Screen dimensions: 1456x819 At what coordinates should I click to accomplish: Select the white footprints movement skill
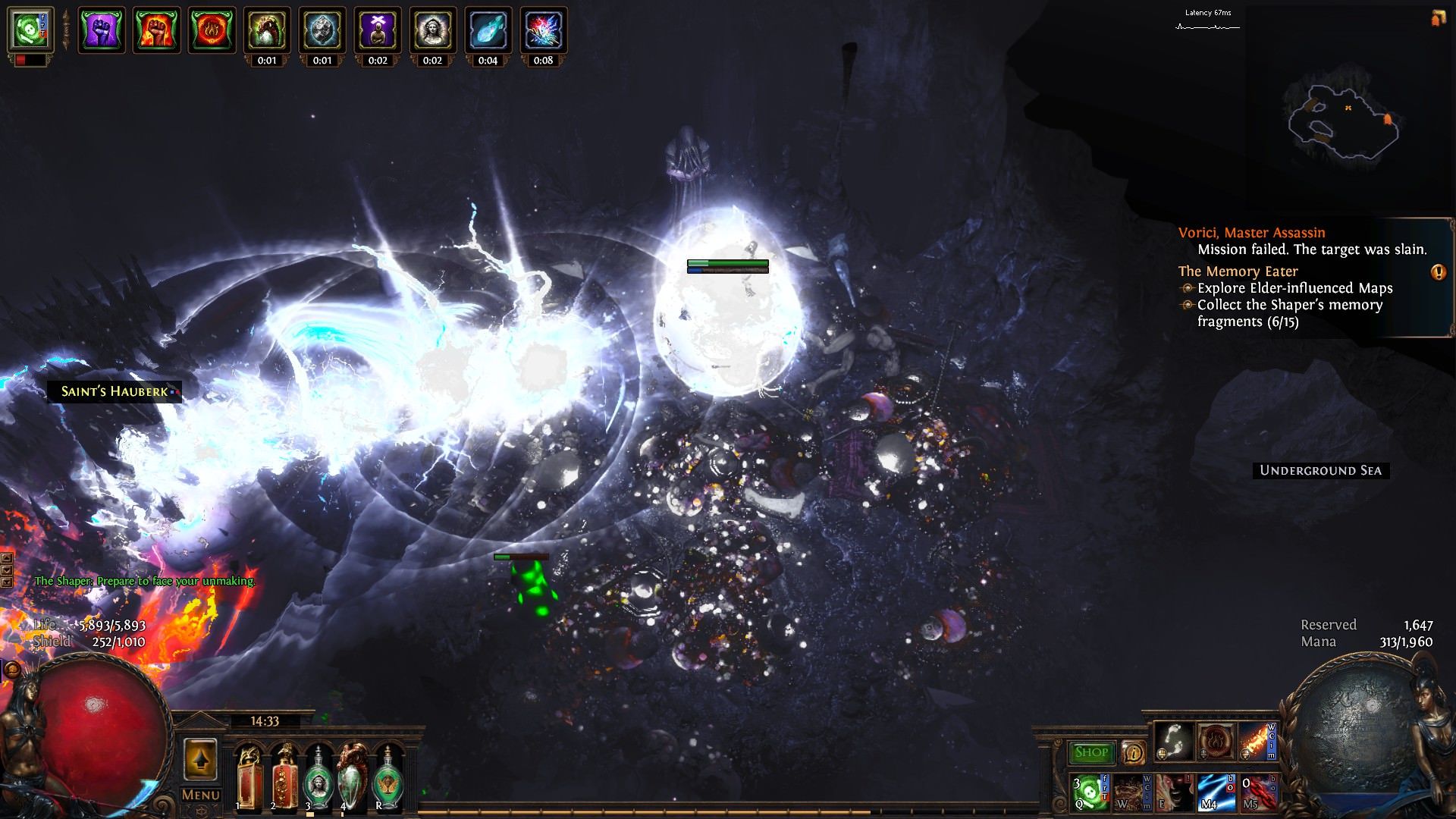[1173, 740]
